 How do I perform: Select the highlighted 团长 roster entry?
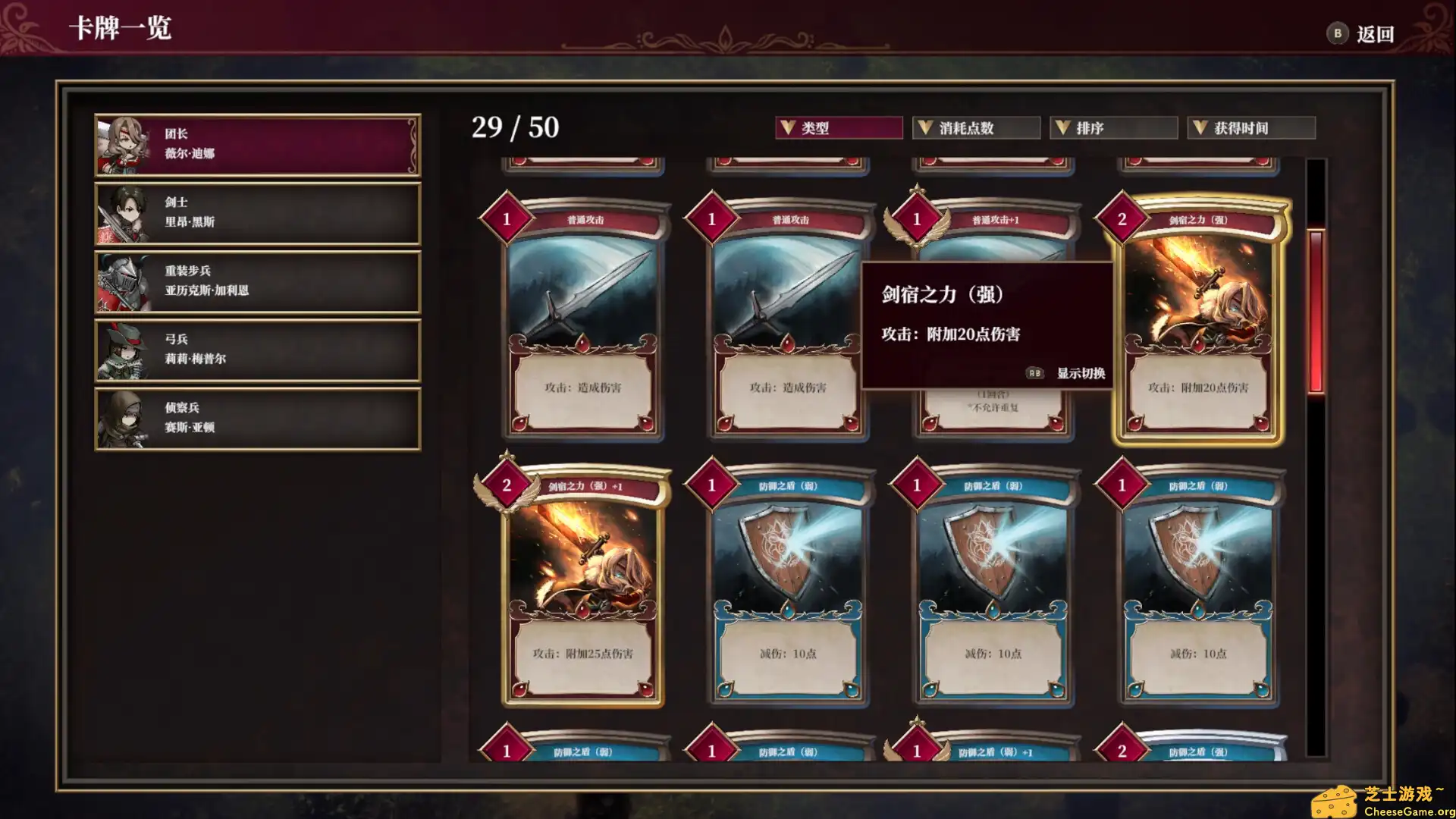(x=256, y=144)
